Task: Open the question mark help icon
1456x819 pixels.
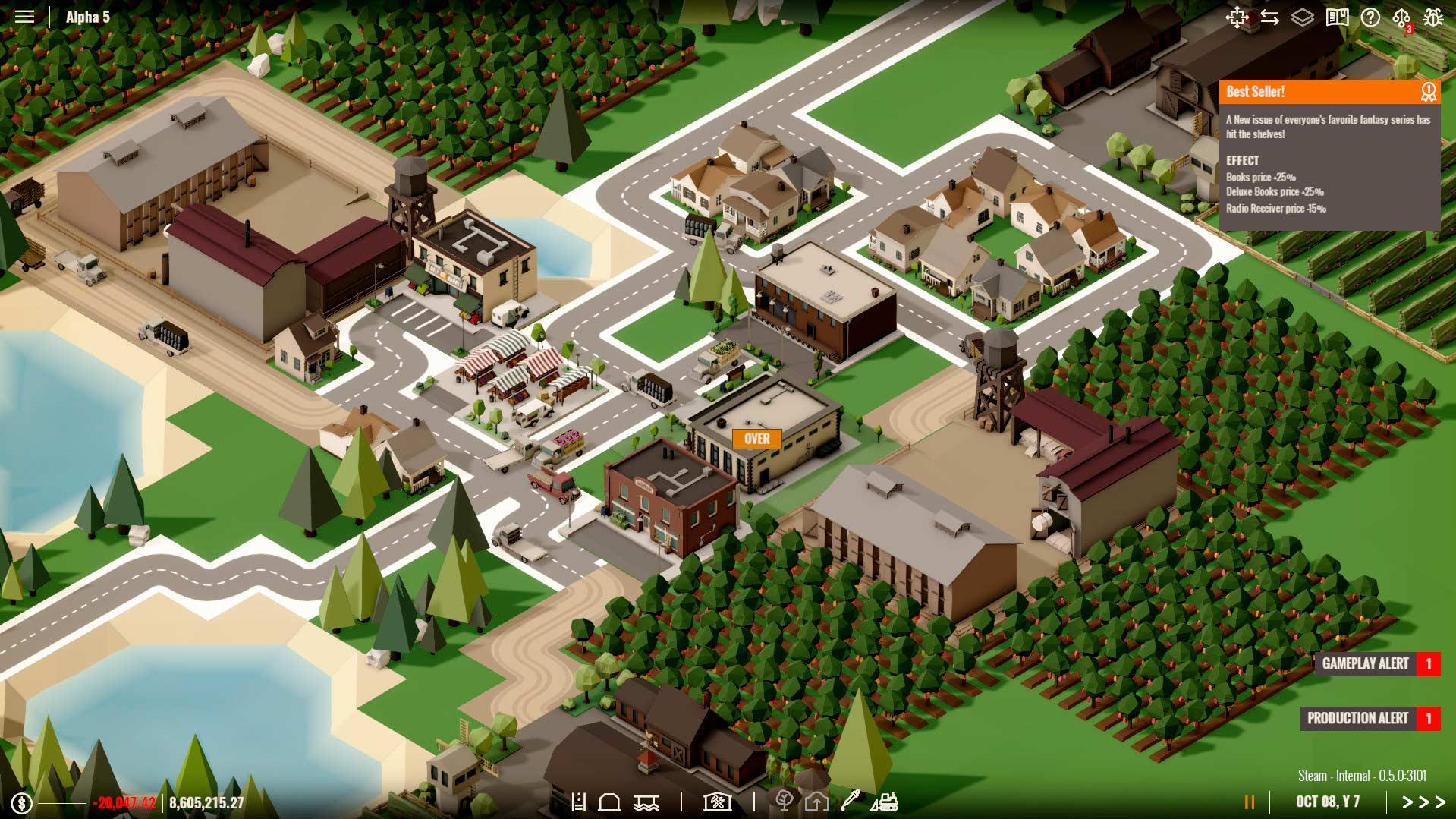Action: tap(1370, 17)
